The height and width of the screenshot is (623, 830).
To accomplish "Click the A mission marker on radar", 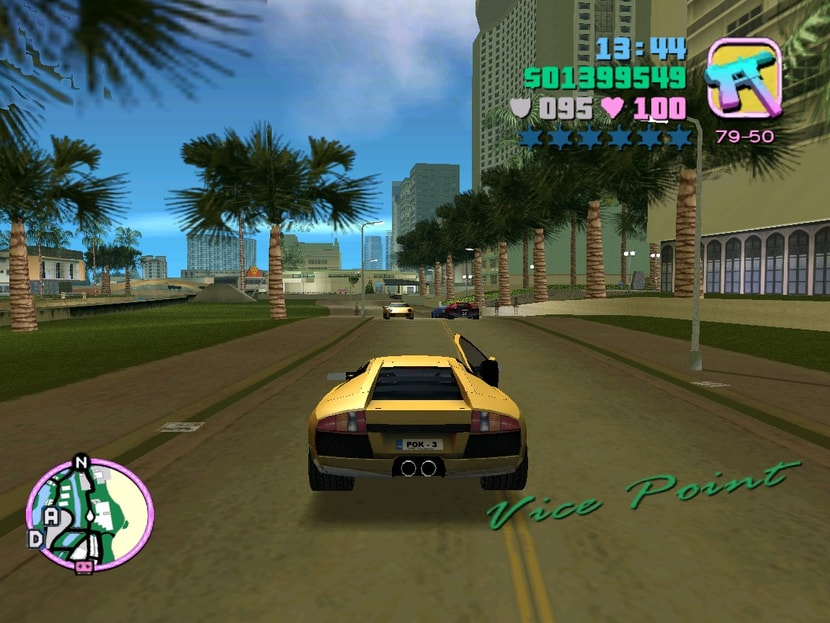I will 50,516.
